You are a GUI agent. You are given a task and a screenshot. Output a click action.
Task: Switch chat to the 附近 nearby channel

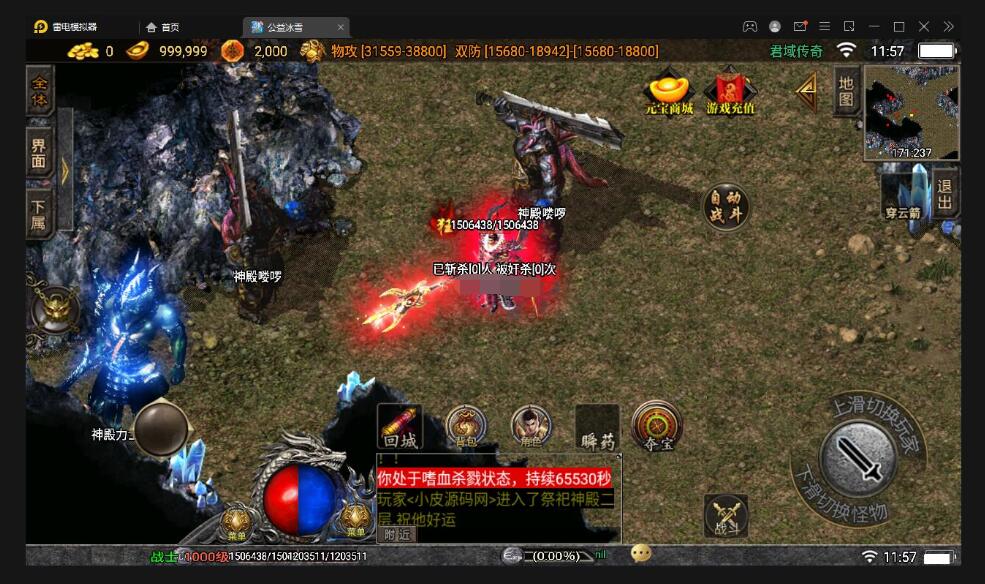point(396,534)
